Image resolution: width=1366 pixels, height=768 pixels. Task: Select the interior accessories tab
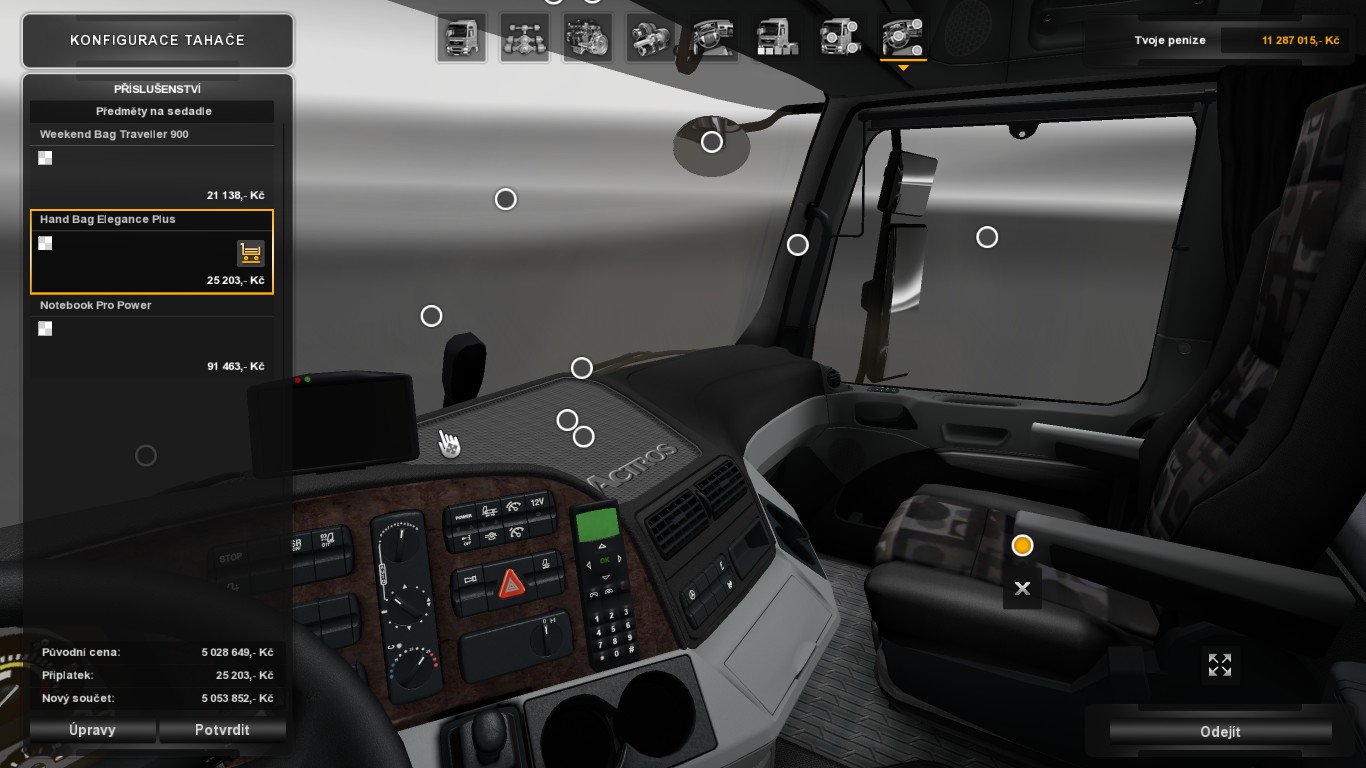[x=903, y=38]
